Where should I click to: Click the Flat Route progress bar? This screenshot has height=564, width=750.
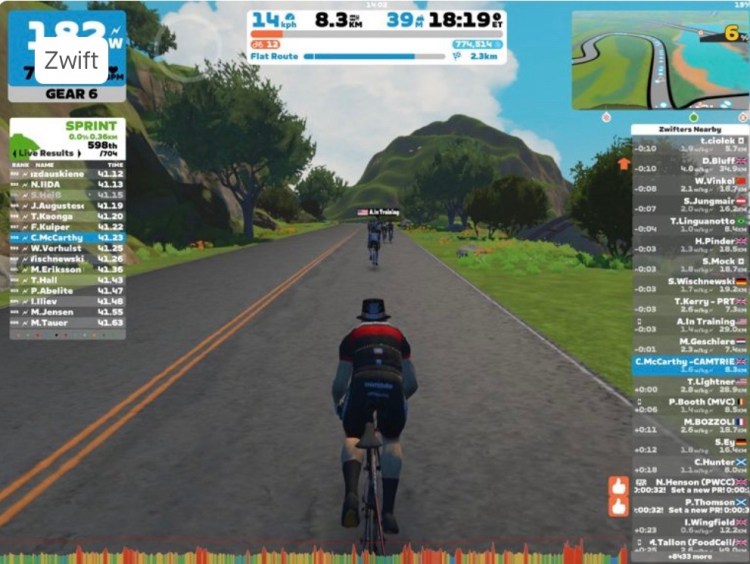coord(360,57)
